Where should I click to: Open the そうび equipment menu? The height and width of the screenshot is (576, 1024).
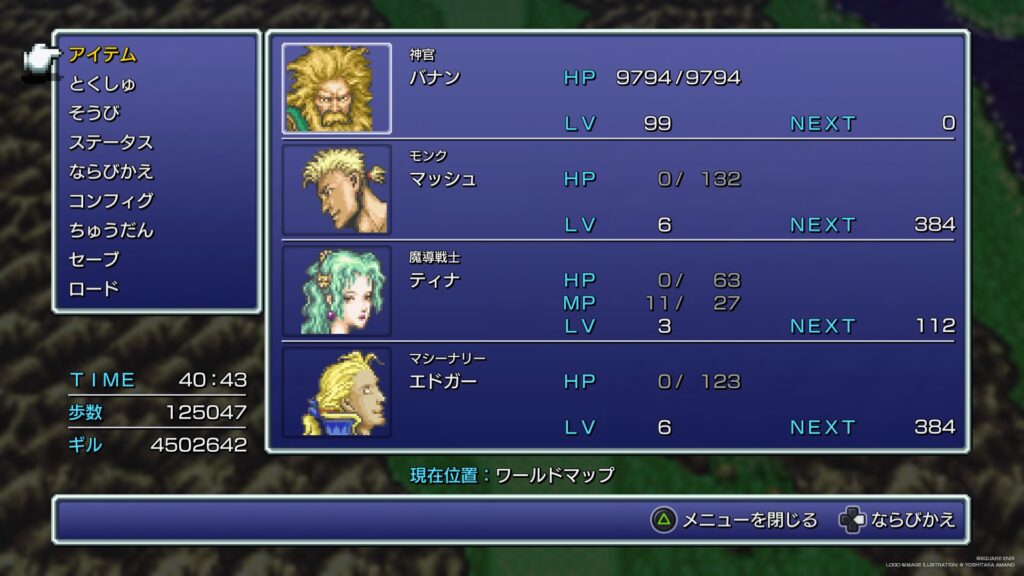[94, 113]
